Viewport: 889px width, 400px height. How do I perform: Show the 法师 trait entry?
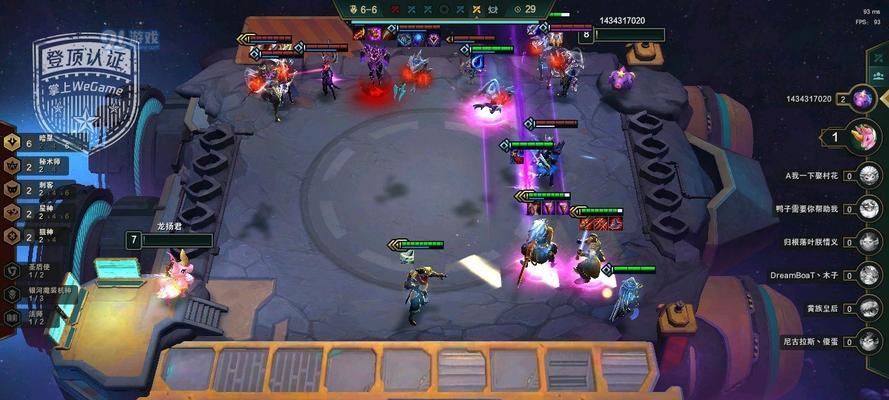click(33, 318)
